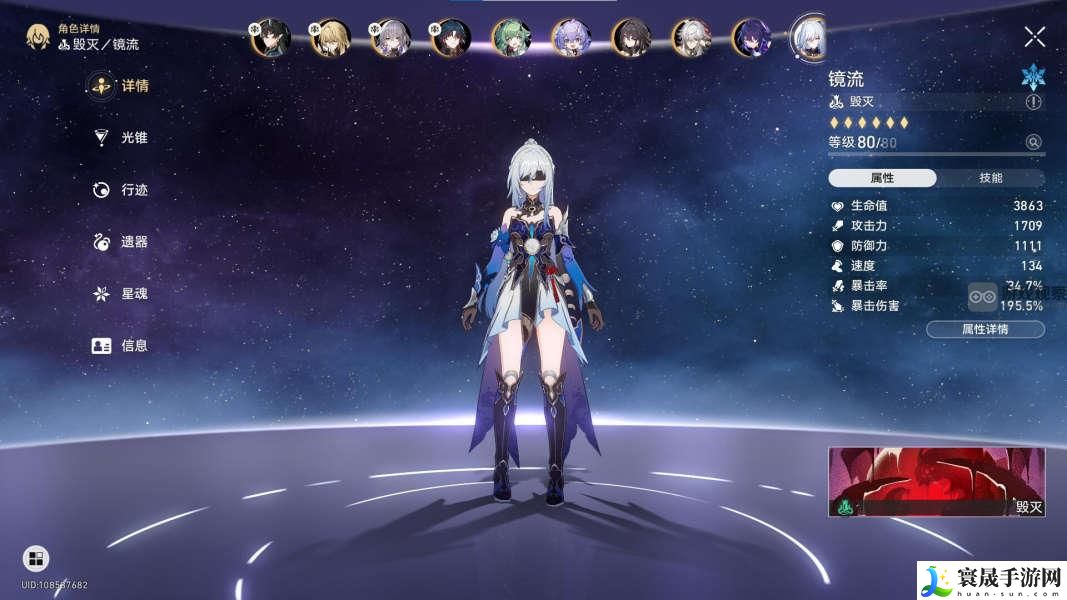The height and width of the screenshot is (600, 1067).
Task: Click the exclamation info icon beside 毁灭
Action: 1033,102
